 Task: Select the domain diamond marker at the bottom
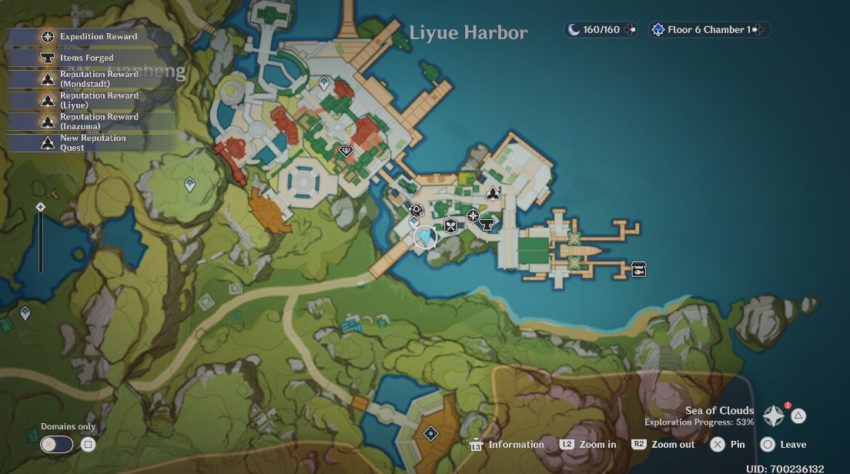coord(430,433)
